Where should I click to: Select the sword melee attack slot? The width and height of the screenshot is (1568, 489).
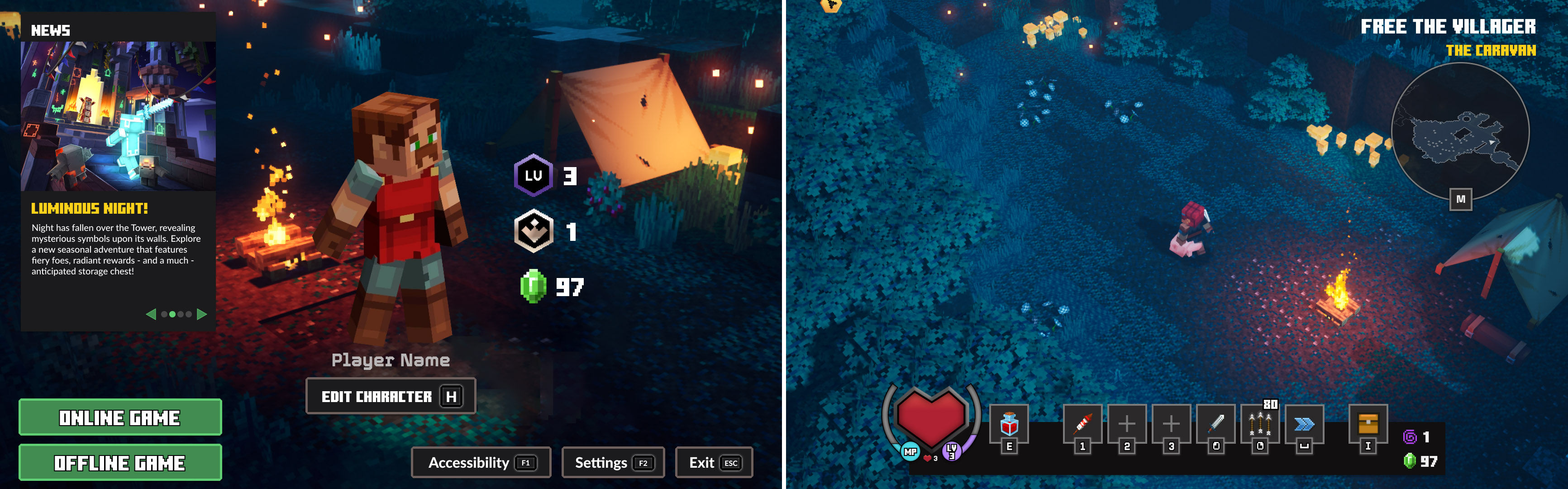coord(1215,424)
